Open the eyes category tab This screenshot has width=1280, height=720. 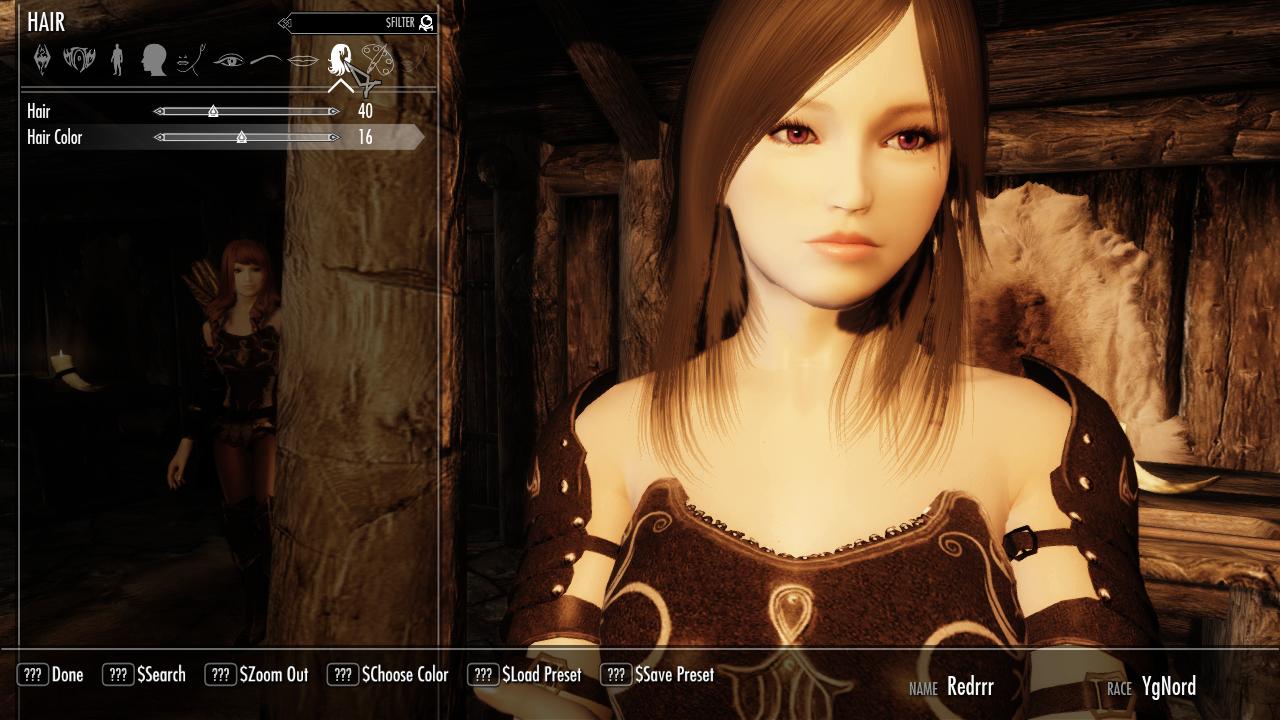click(229, 60)
